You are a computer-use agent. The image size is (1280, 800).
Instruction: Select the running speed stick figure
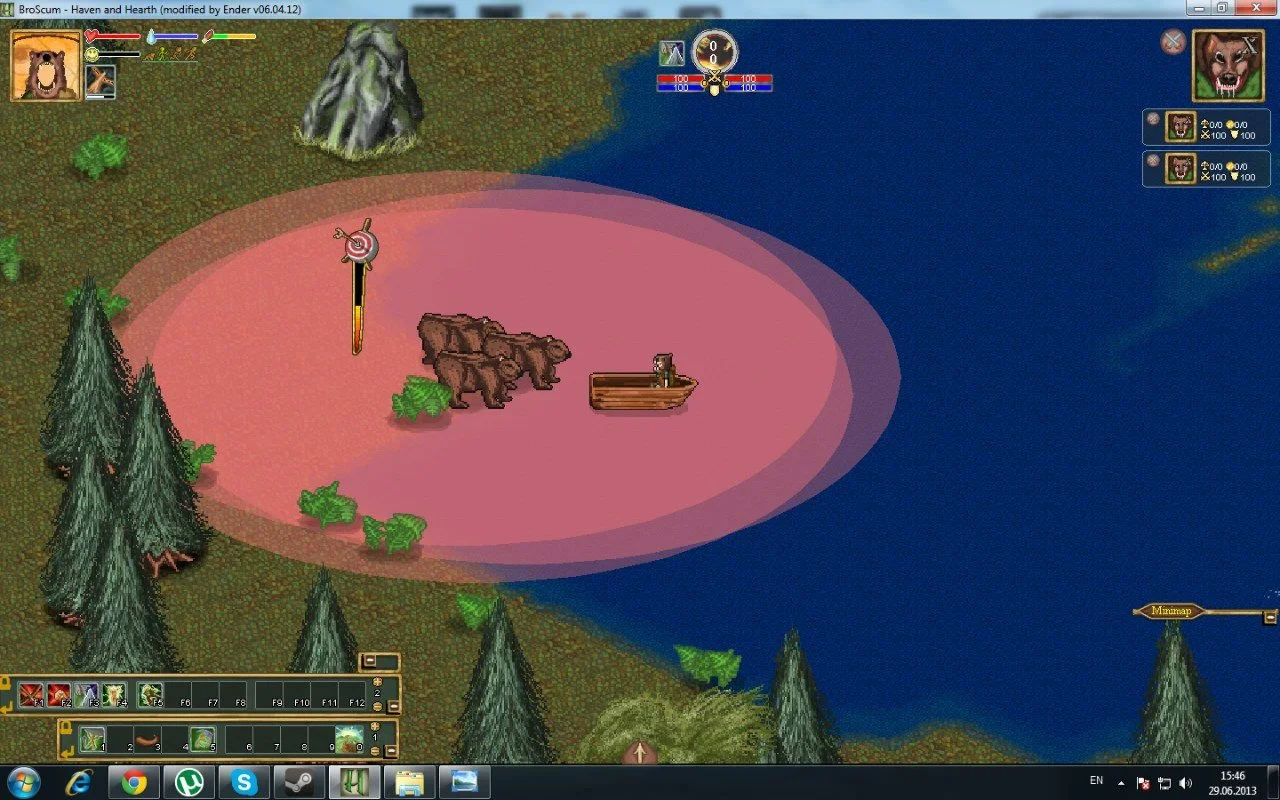[x=177, y=55]
